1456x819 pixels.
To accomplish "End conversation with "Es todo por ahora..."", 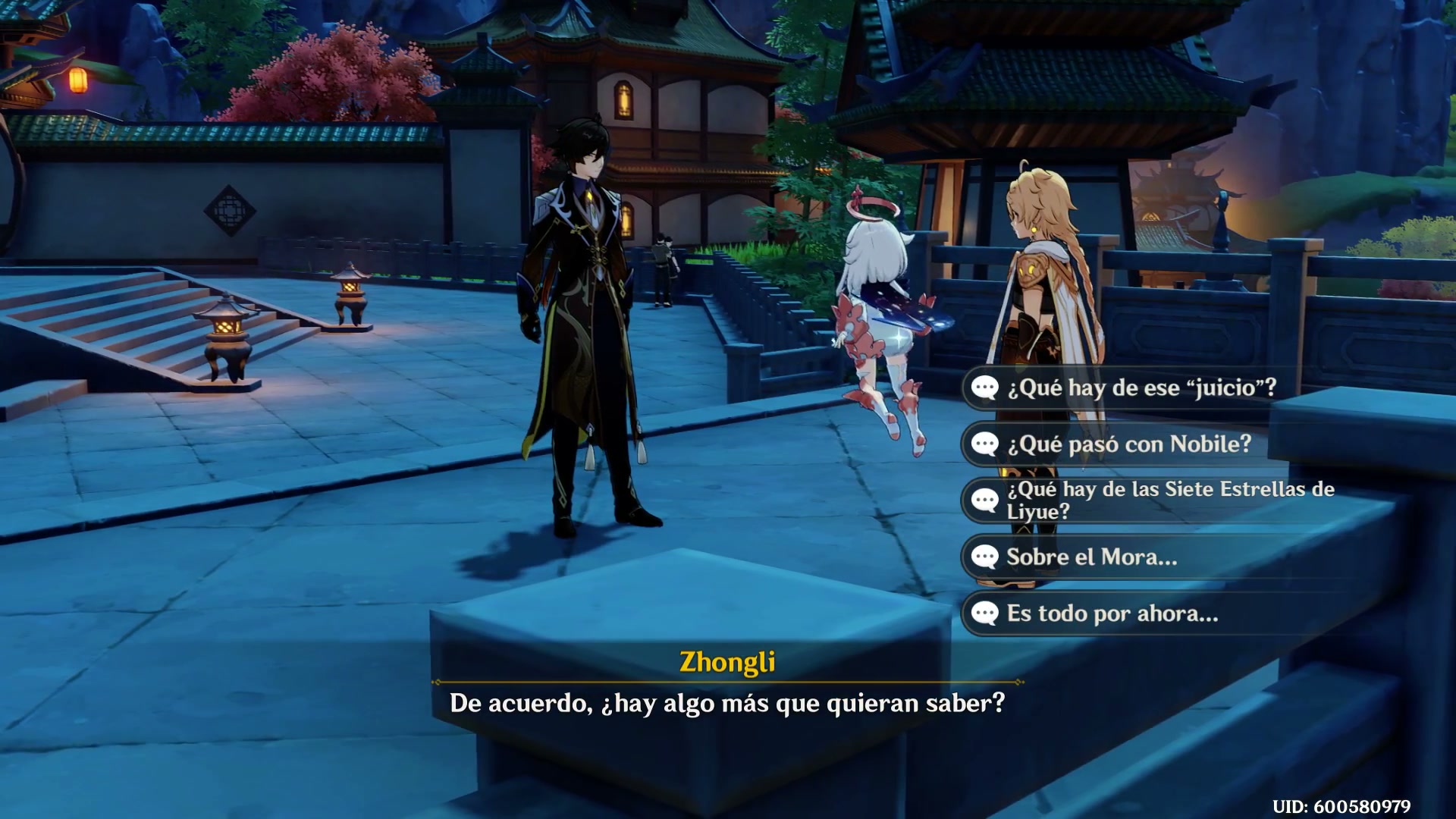I will tap(1112, 613).
